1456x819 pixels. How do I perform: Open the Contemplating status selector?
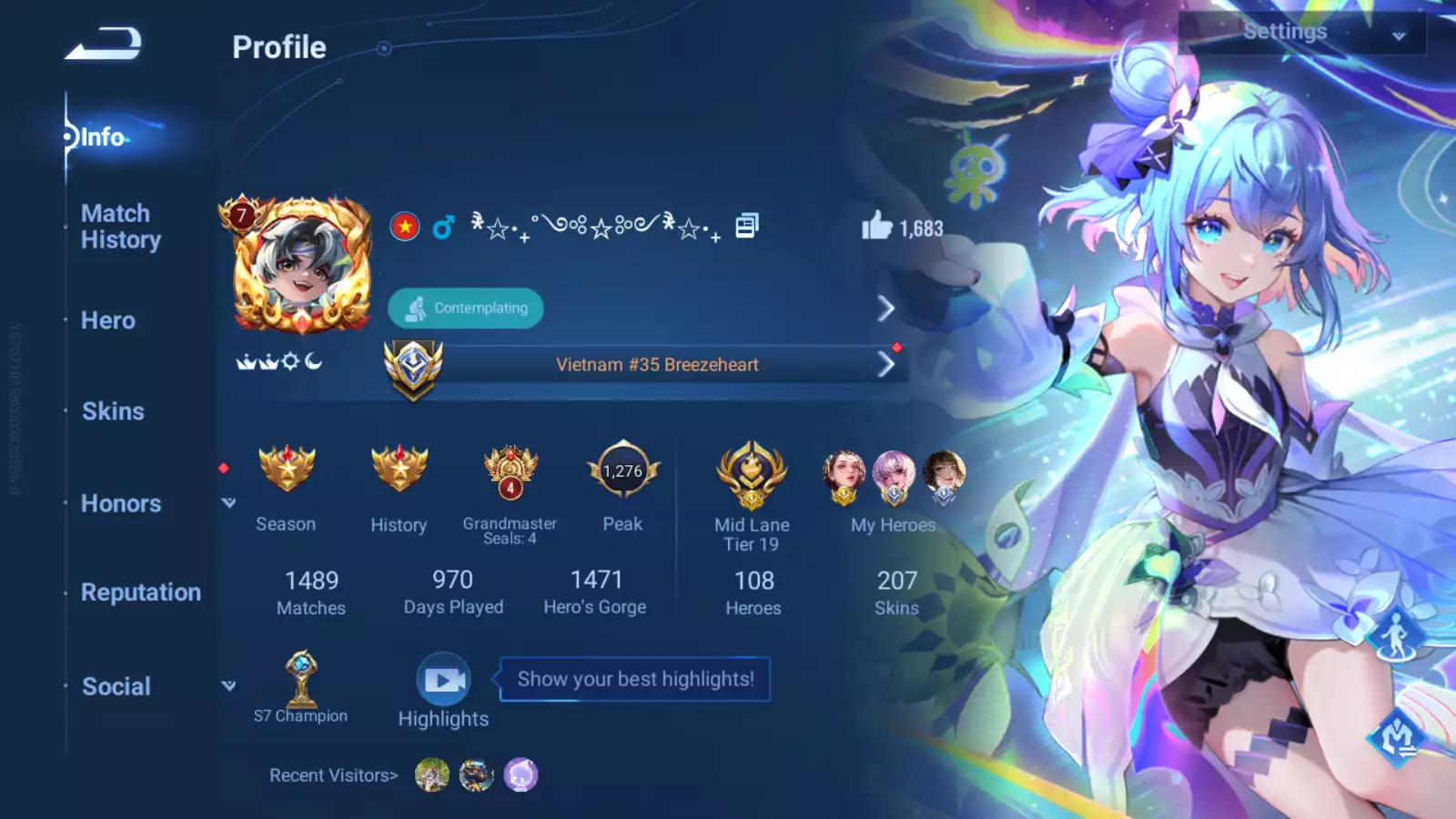(x=466, y=308)
